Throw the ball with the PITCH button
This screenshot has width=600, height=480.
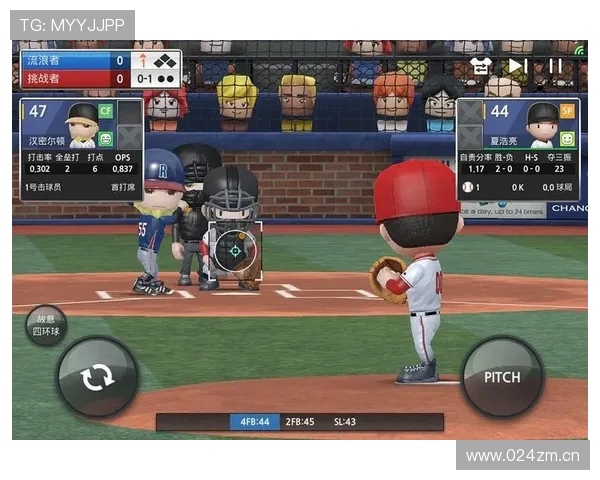502,377
